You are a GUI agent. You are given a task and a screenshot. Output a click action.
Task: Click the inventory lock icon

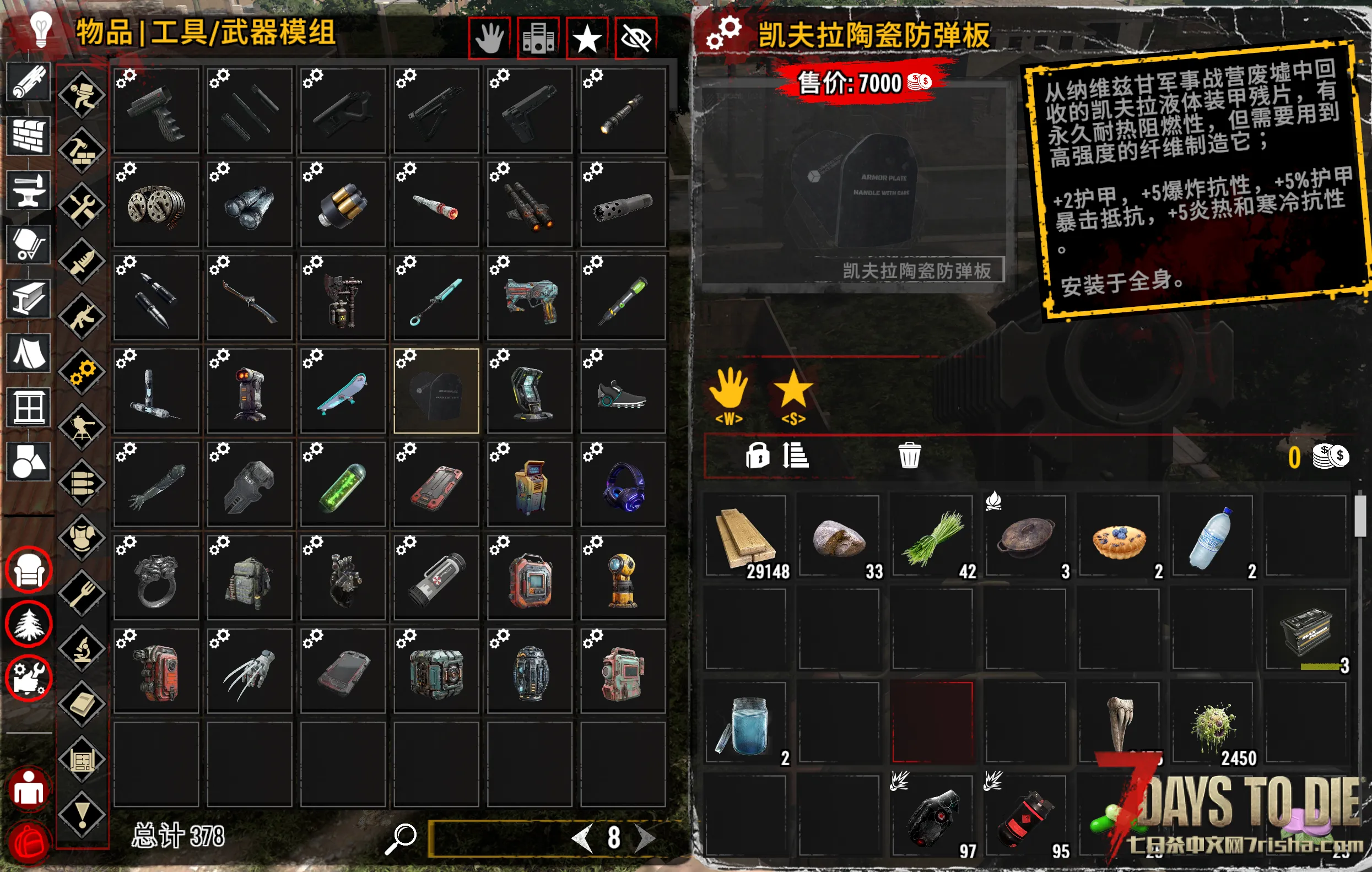[757, 455]
